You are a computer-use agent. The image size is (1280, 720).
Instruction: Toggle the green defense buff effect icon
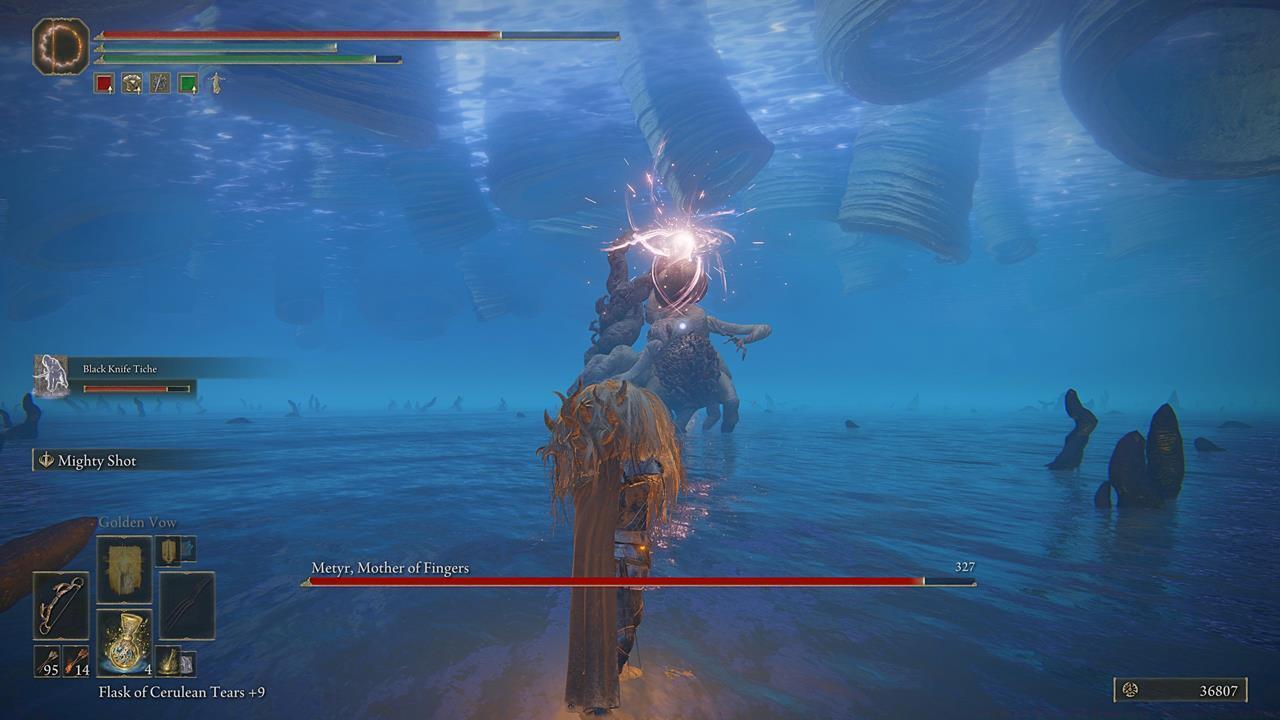click(188, 84)
